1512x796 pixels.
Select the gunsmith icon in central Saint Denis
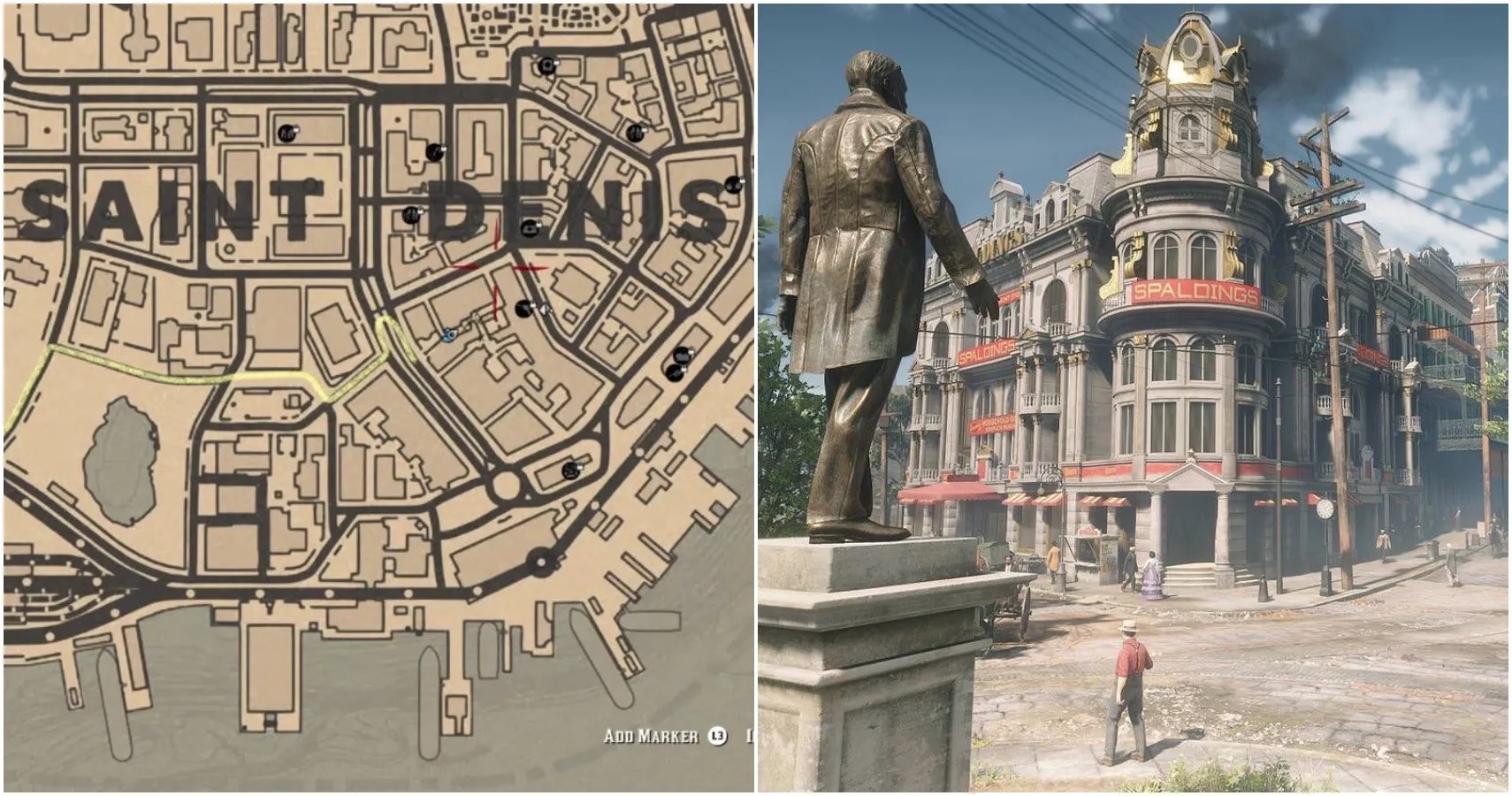point(523,307)
